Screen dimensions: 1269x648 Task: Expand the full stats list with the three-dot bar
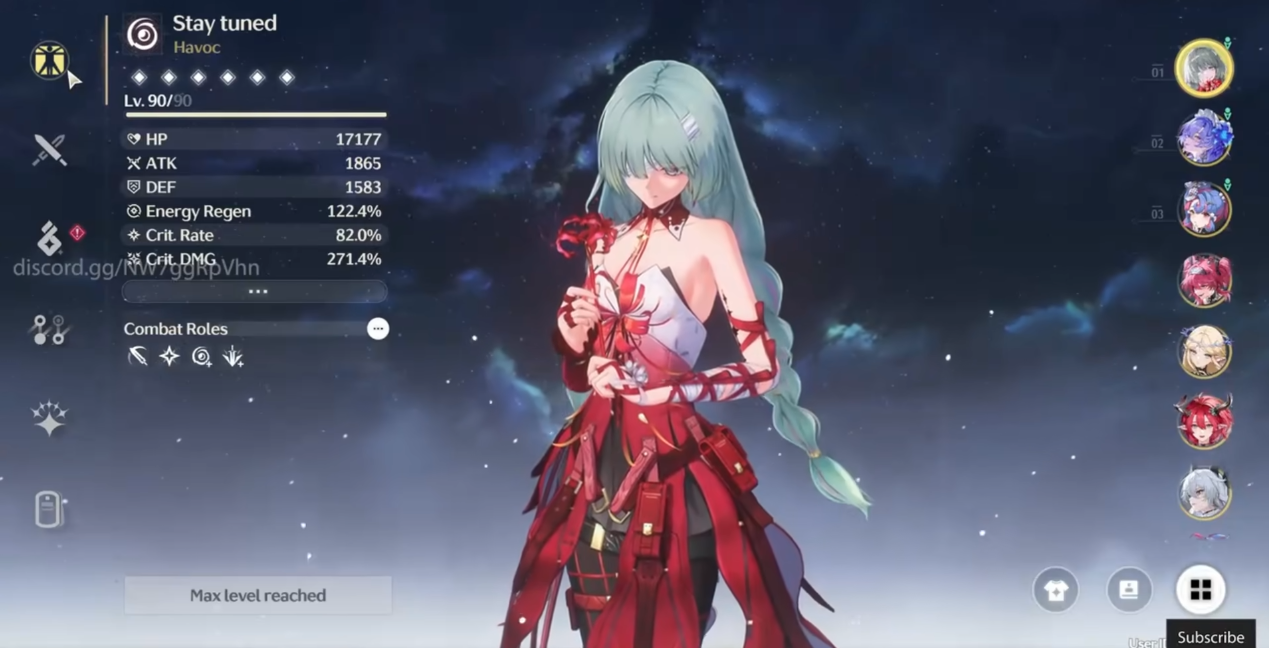coord(255,292)
